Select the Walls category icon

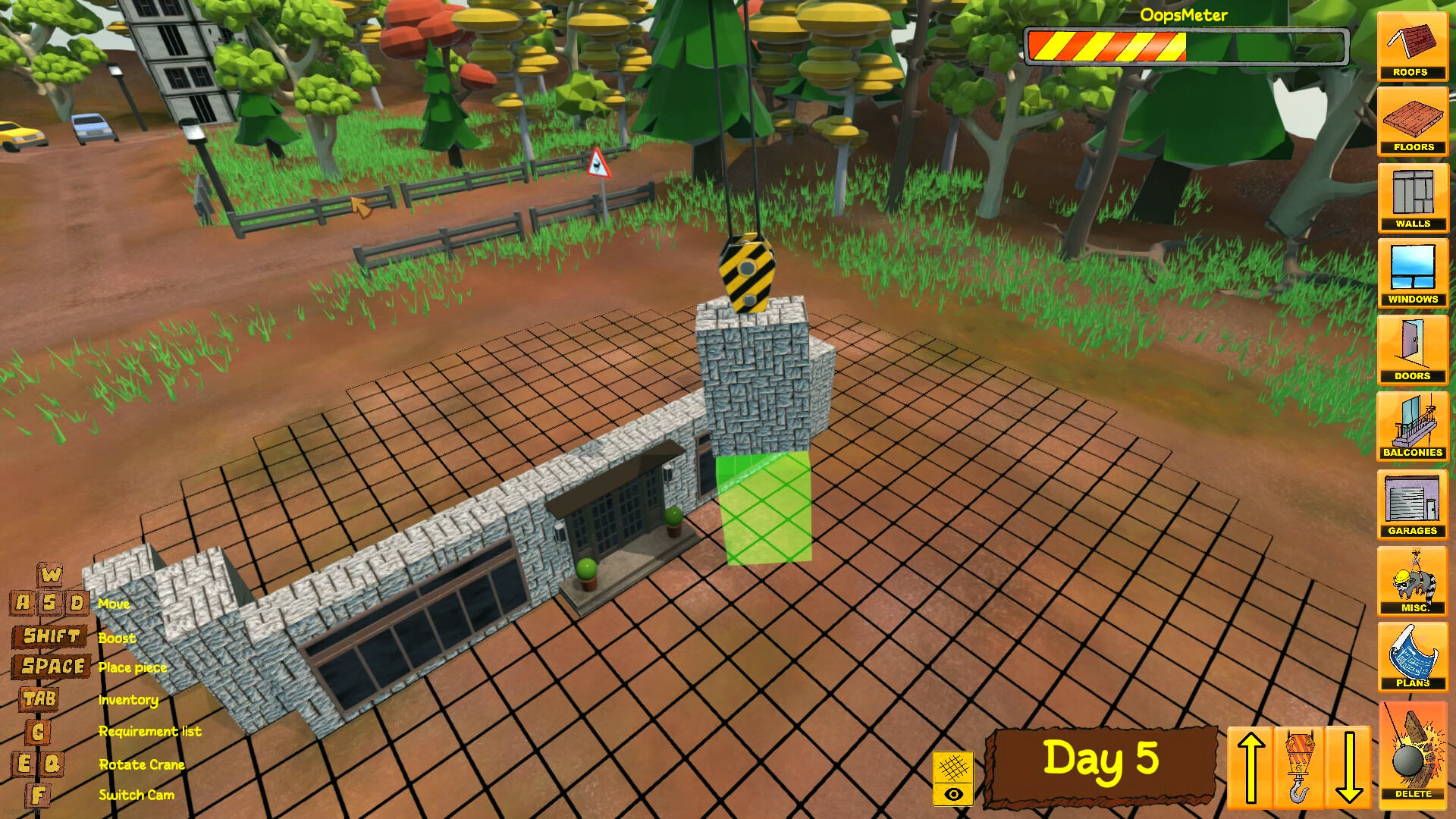point(1412,198)
